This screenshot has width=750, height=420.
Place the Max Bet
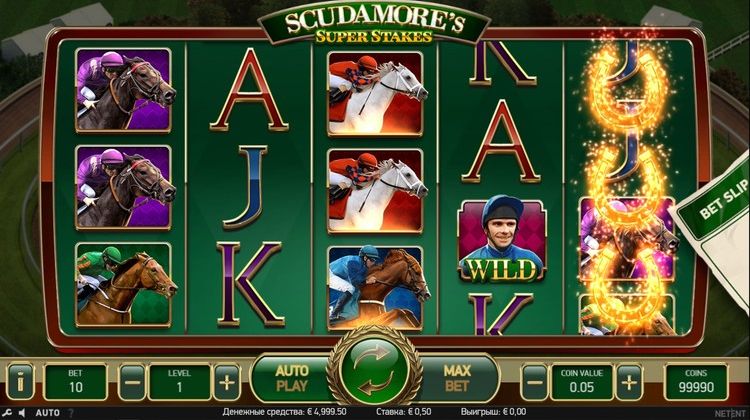[457, 377]
